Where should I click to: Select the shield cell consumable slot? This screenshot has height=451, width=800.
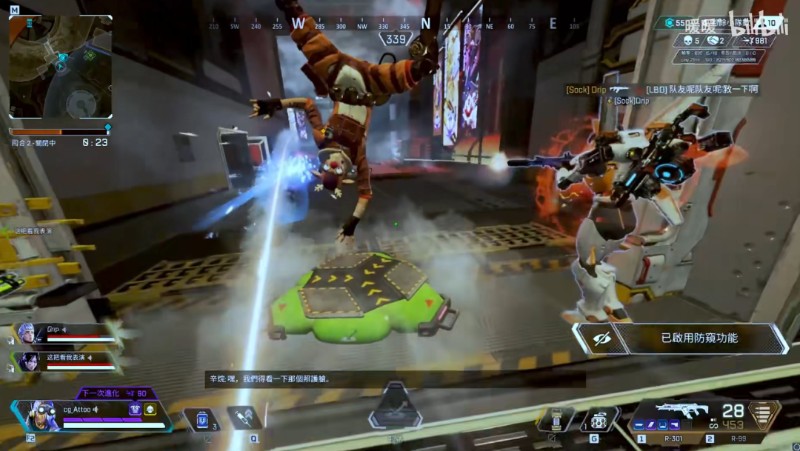201,420
